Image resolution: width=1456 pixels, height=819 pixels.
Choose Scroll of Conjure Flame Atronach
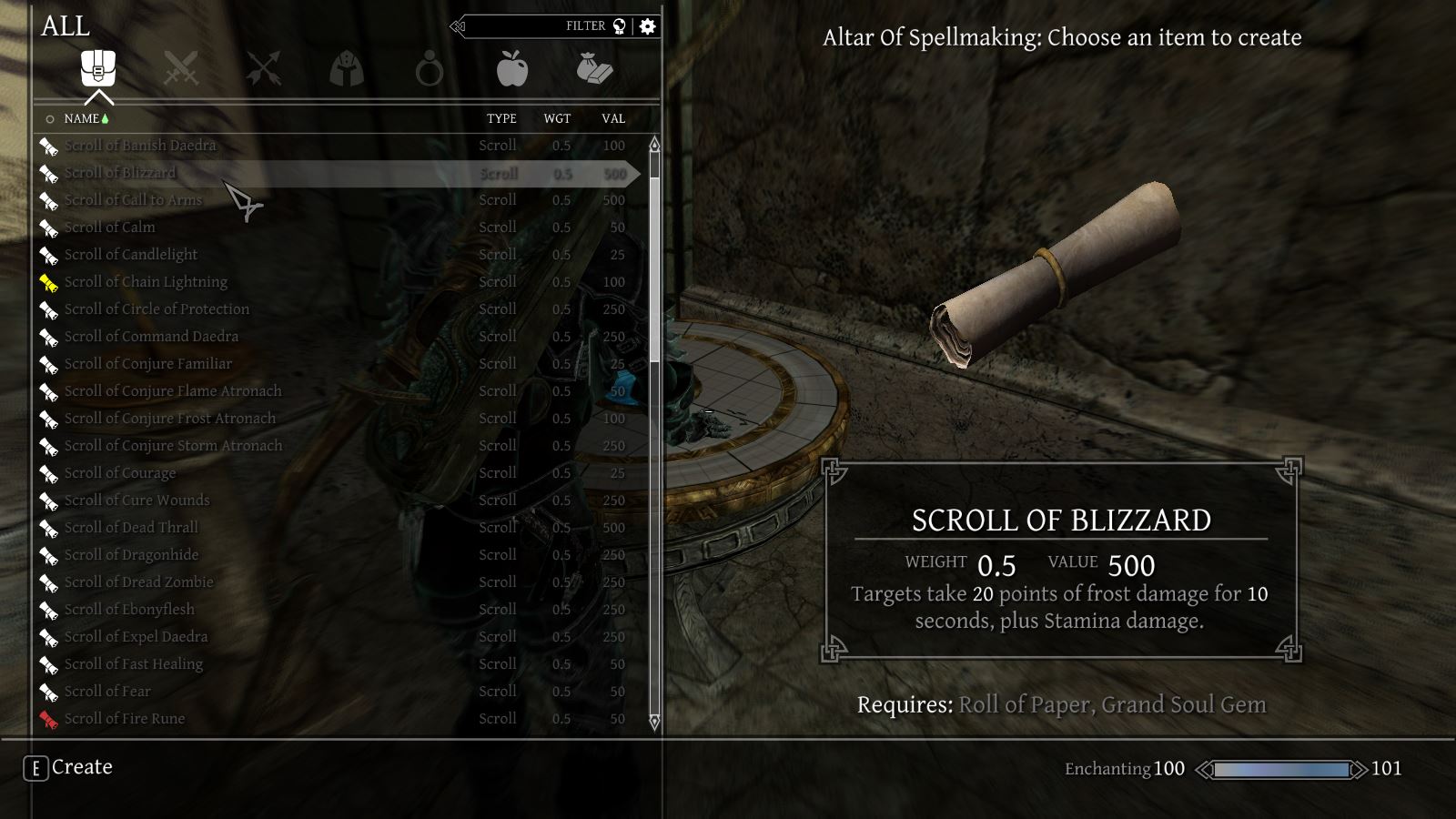pos(173,391)
